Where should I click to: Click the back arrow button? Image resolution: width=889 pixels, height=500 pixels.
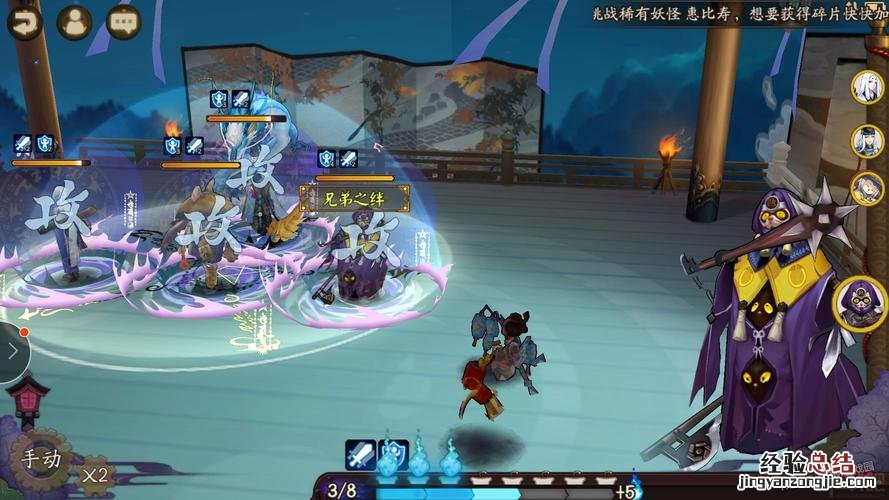(x=22, y=21)
